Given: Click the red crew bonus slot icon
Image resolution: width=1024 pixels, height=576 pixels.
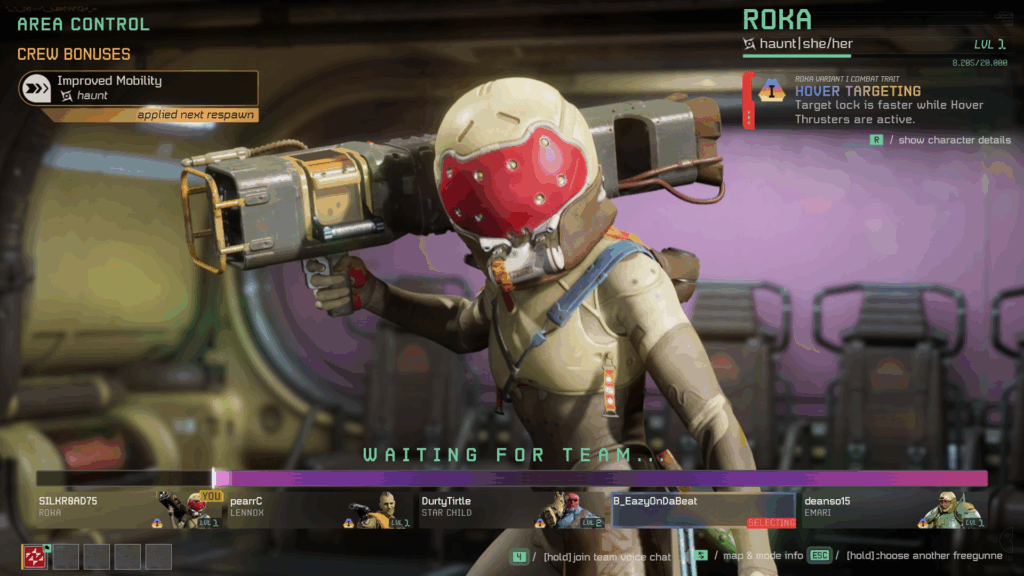Looking at the screenshot, I should click(35, 557).
